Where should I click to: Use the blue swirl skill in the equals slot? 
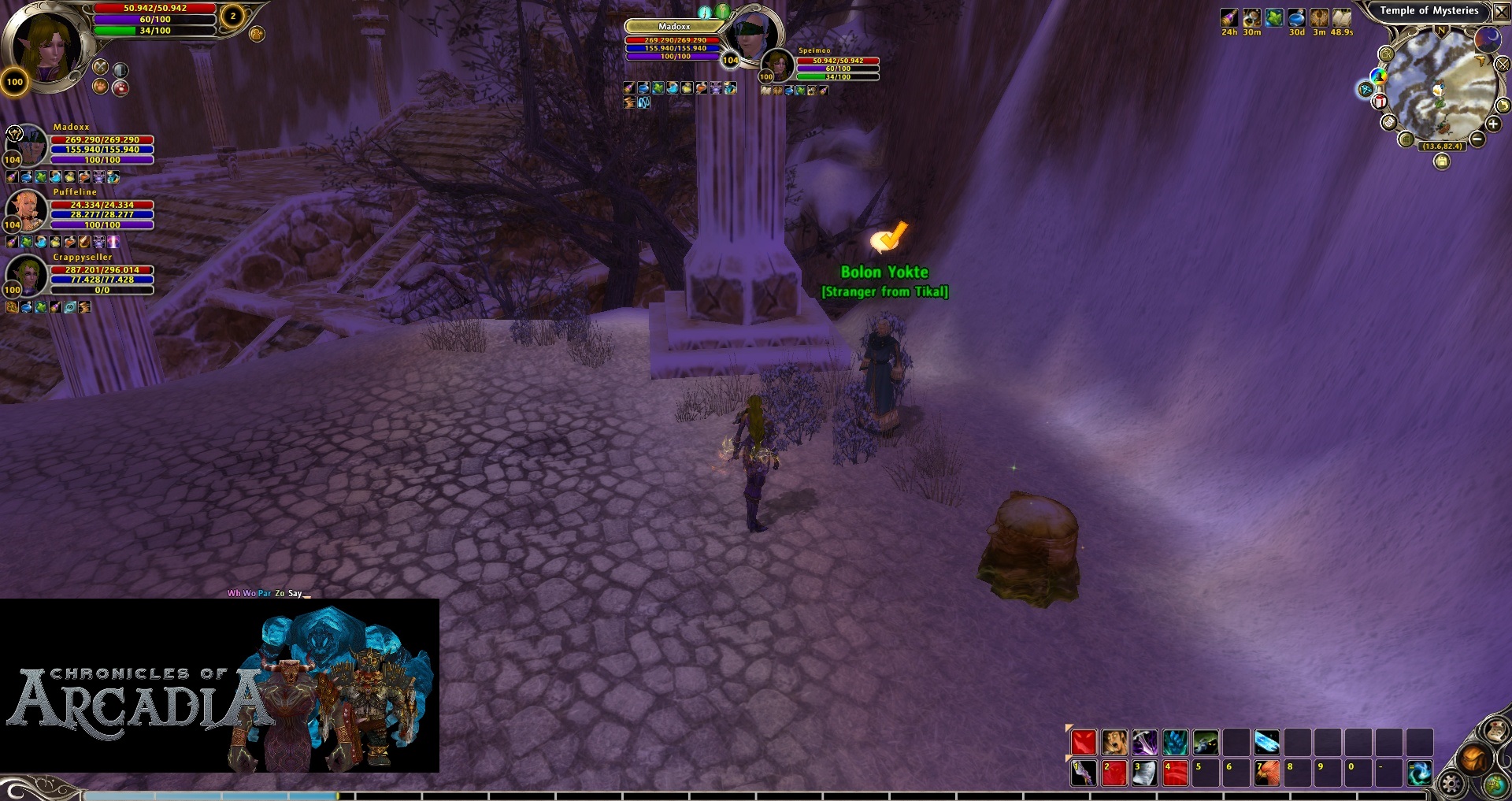1419,773
